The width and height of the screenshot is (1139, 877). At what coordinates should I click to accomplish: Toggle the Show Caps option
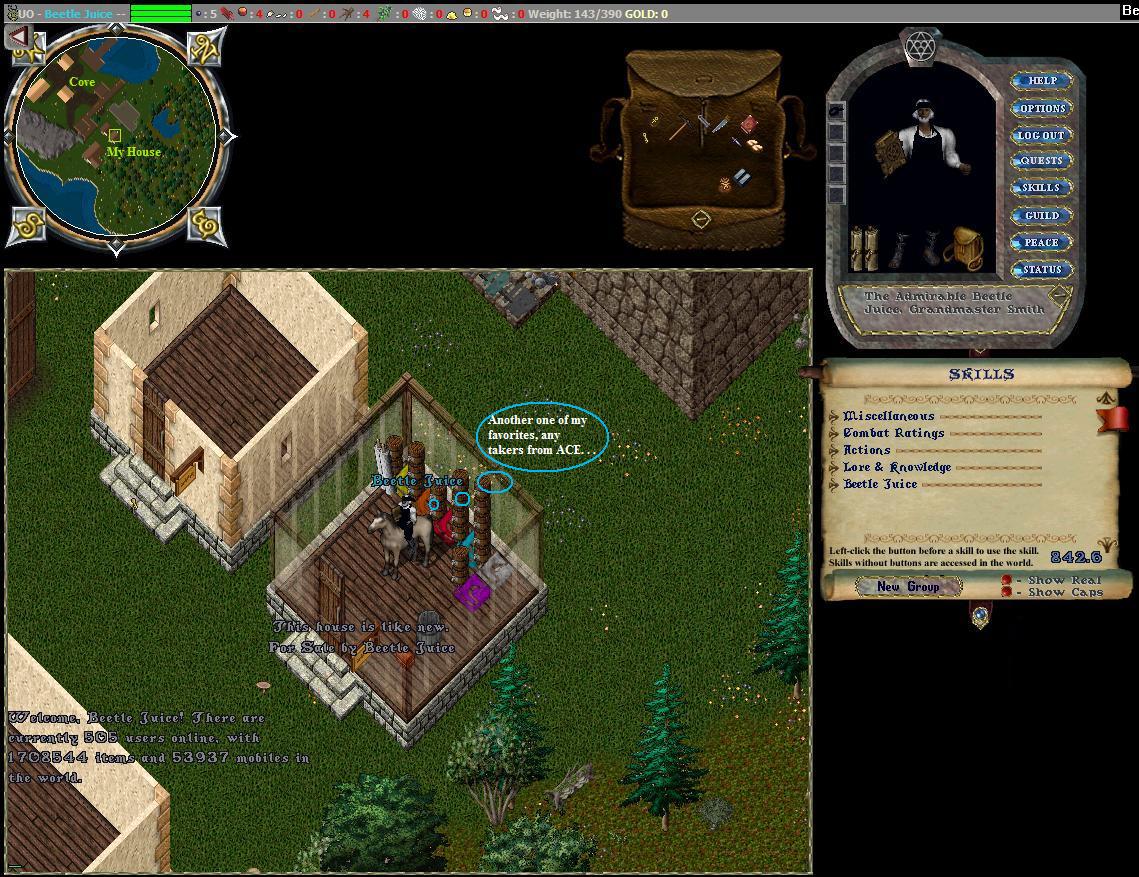(1007, 592)
